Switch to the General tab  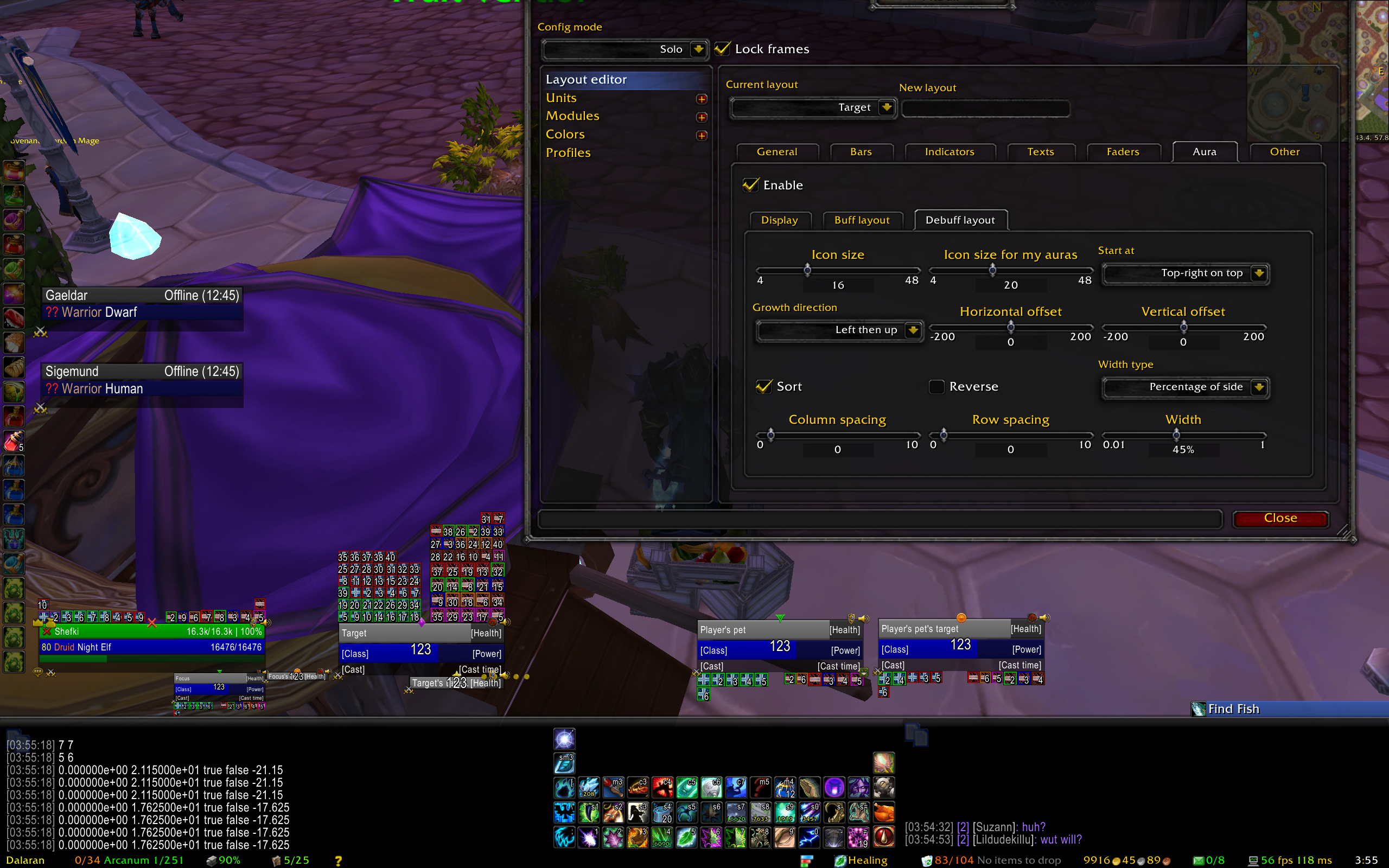click(776, 152)
